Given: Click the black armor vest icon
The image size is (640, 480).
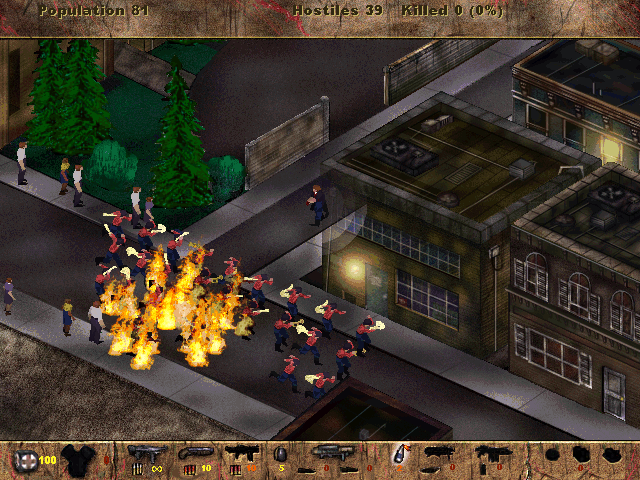Looking at the screenshot, I should (76, 460).
